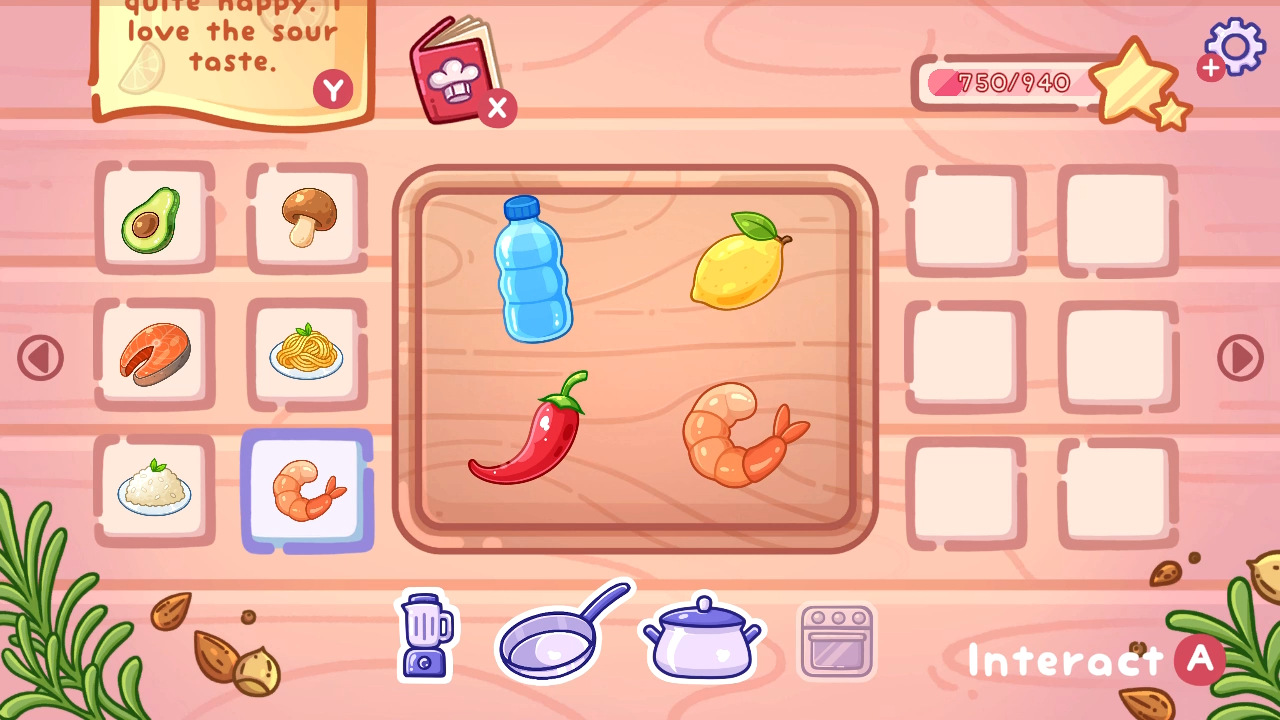
Task: Select the rice ingredient
Action: click(x=155, y=489)
